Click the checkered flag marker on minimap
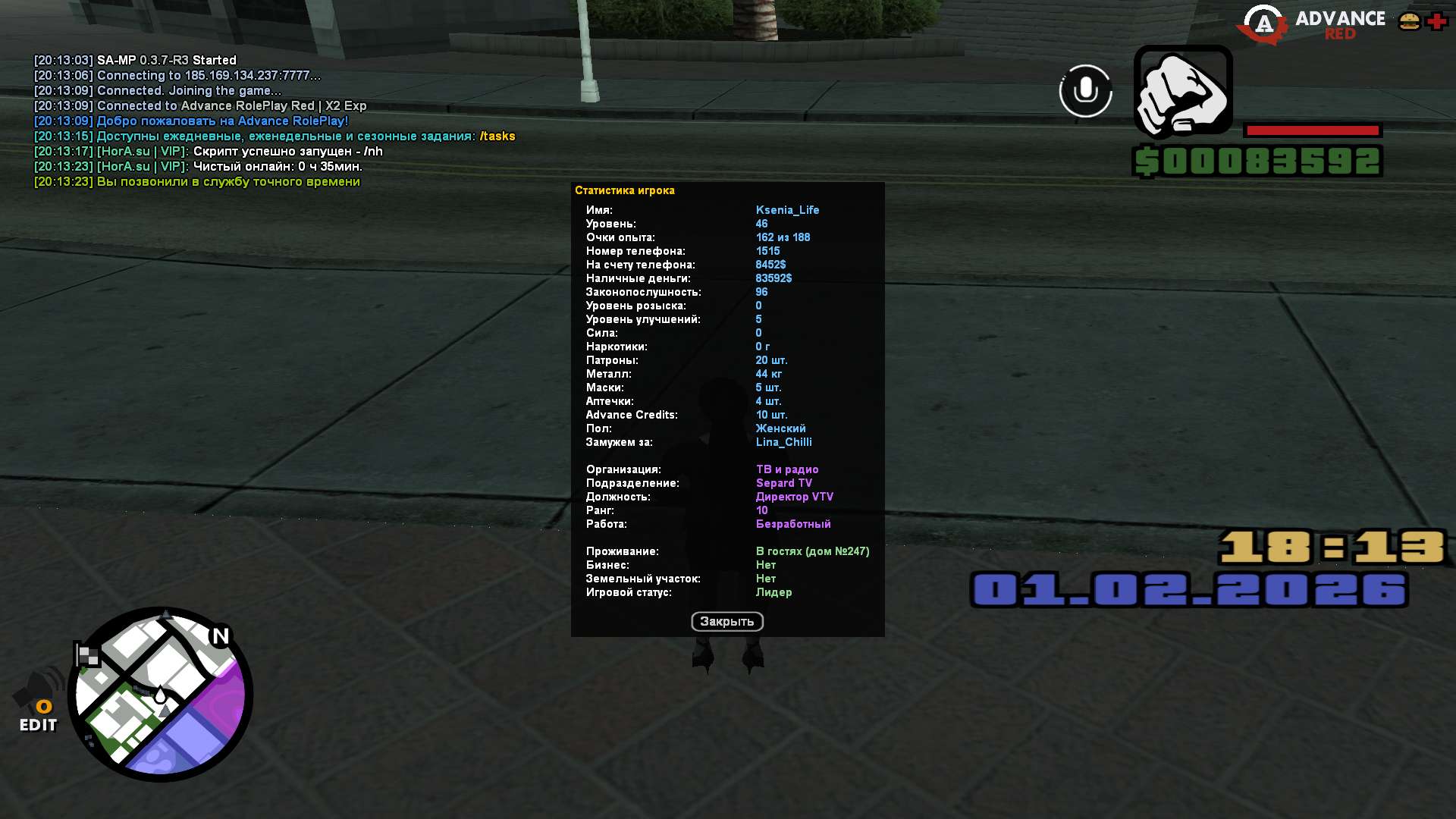 (x=86, y=655)
